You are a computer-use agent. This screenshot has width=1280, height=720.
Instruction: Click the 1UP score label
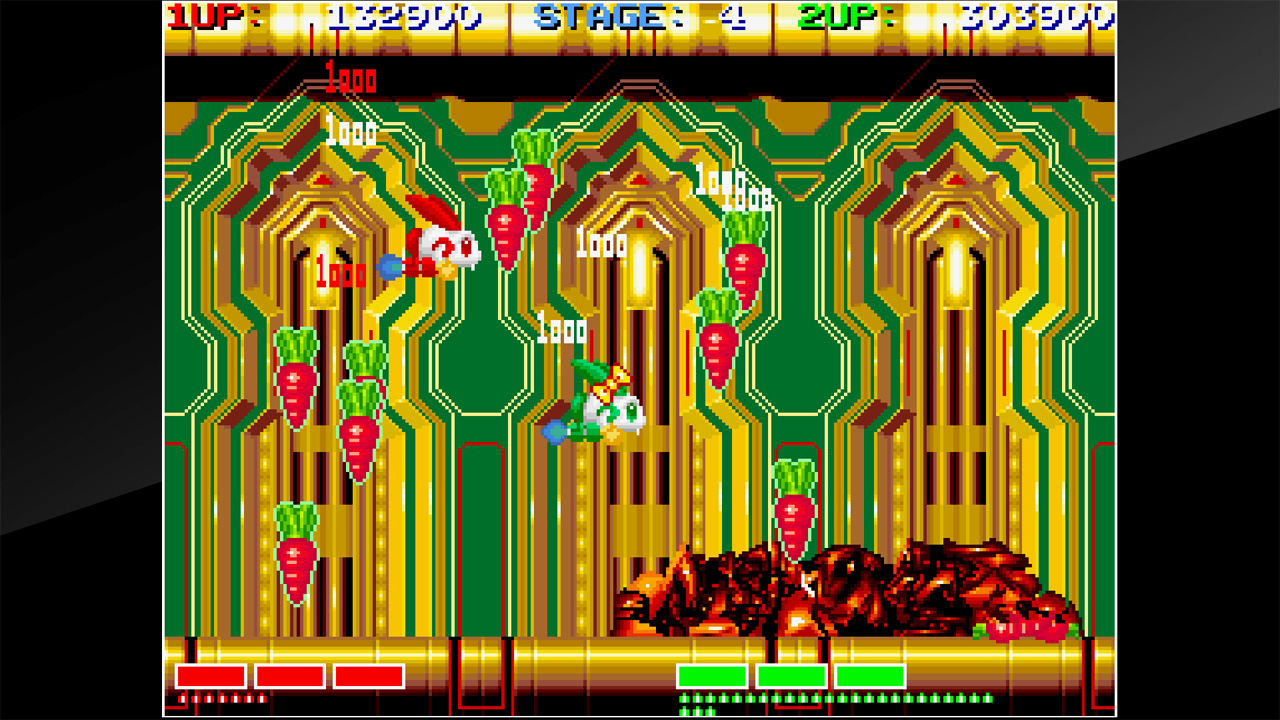click(x=205, y=17)
